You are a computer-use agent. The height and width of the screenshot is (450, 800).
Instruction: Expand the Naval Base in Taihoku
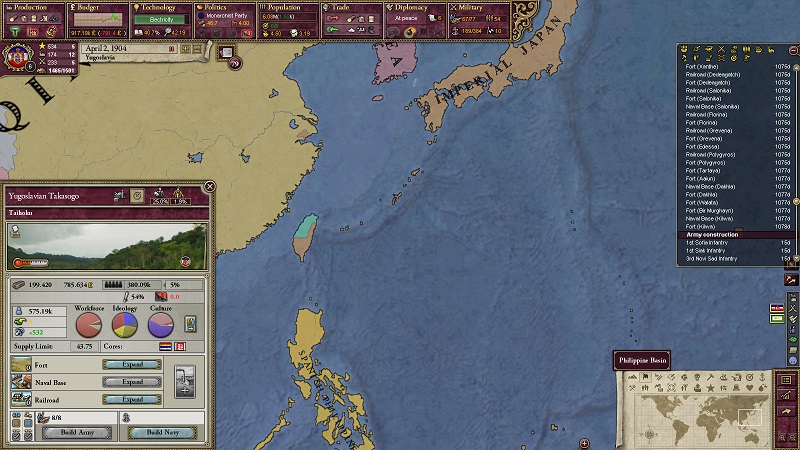point(132,381)
